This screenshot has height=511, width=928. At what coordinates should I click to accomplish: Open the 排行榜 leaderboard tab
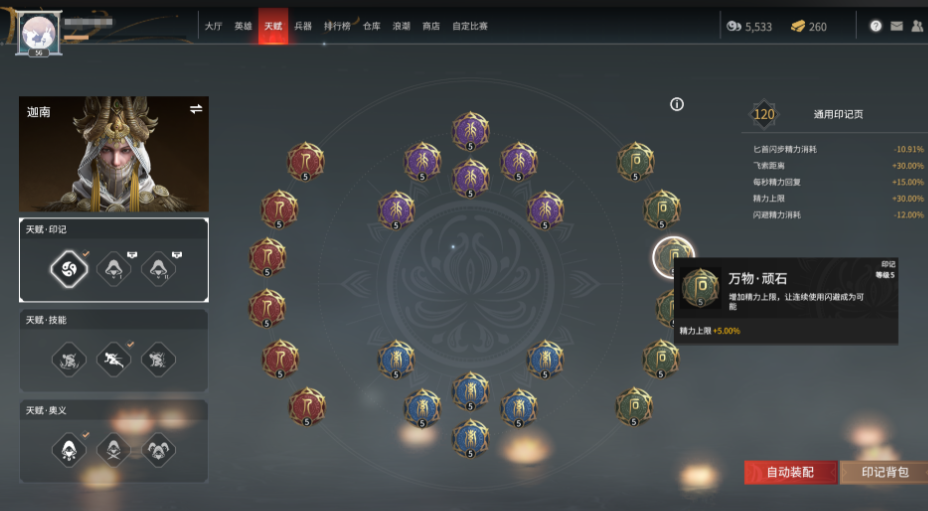[337, 26]
